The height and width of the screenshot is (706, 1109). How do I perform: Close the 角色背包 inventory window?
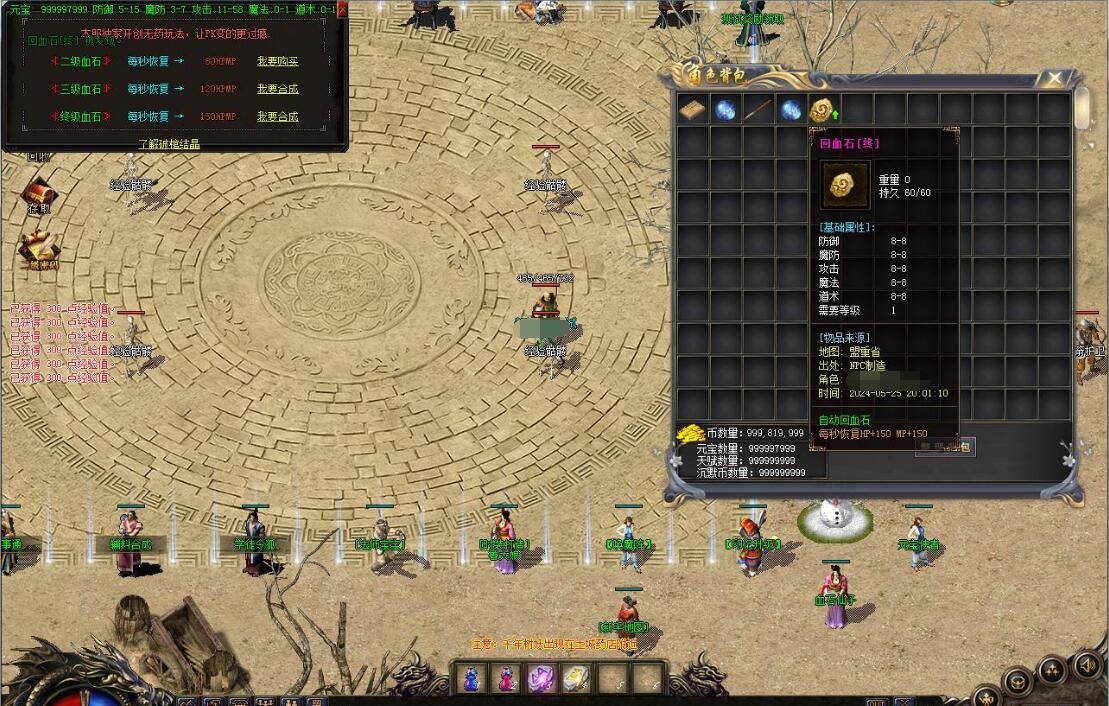[x=1054, y=77]
